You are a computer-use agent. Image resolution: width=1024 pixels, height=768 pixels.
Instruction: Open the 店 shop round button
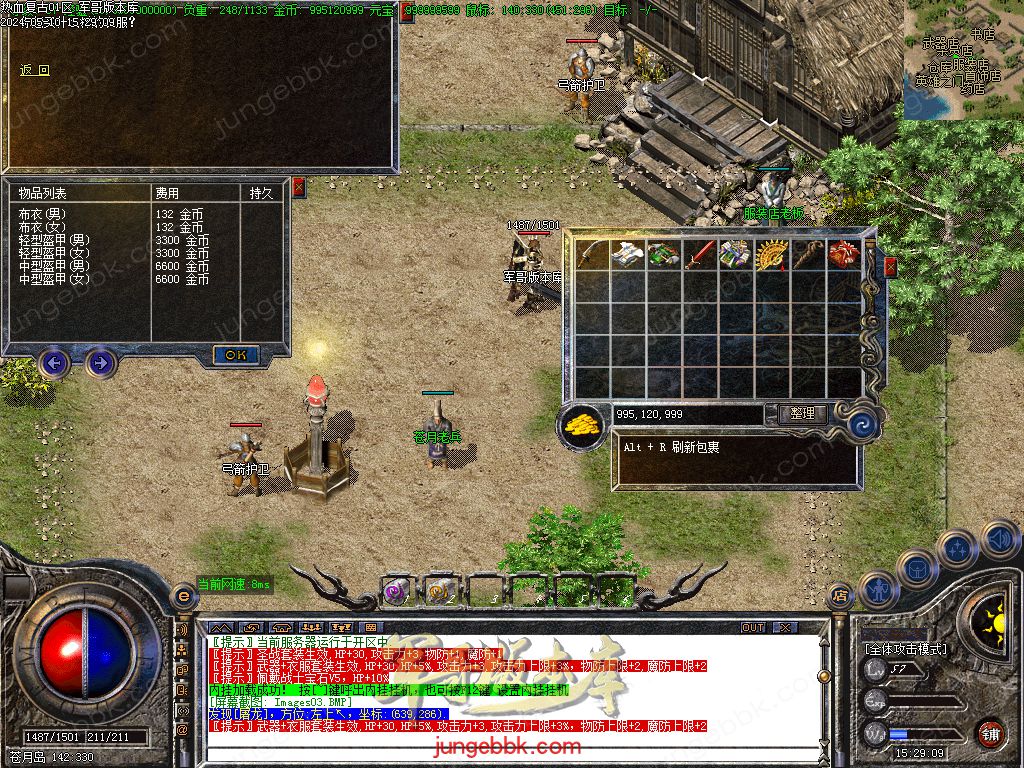840,597
